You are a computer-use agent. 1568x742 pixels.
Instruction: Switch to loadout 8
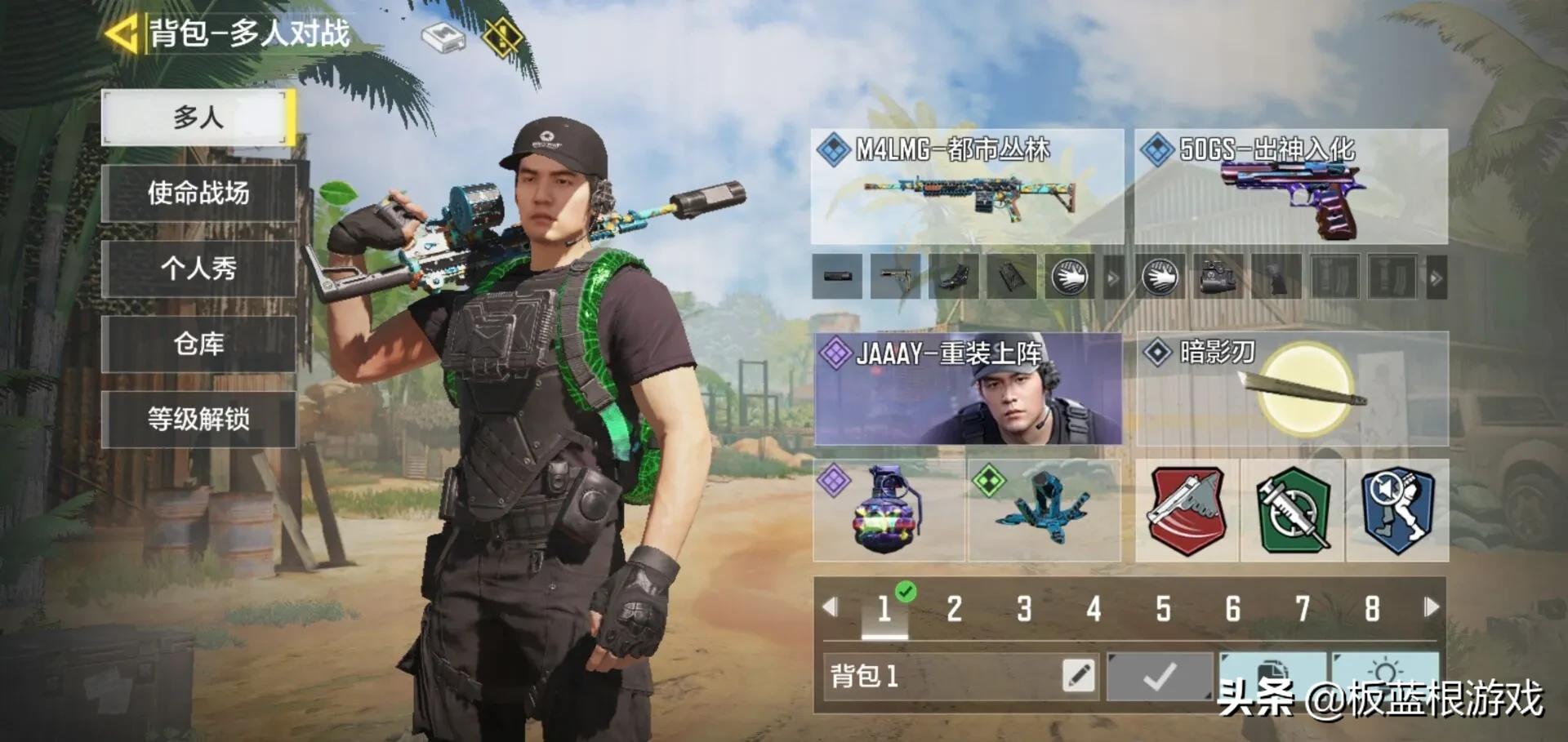[1372, 609]
